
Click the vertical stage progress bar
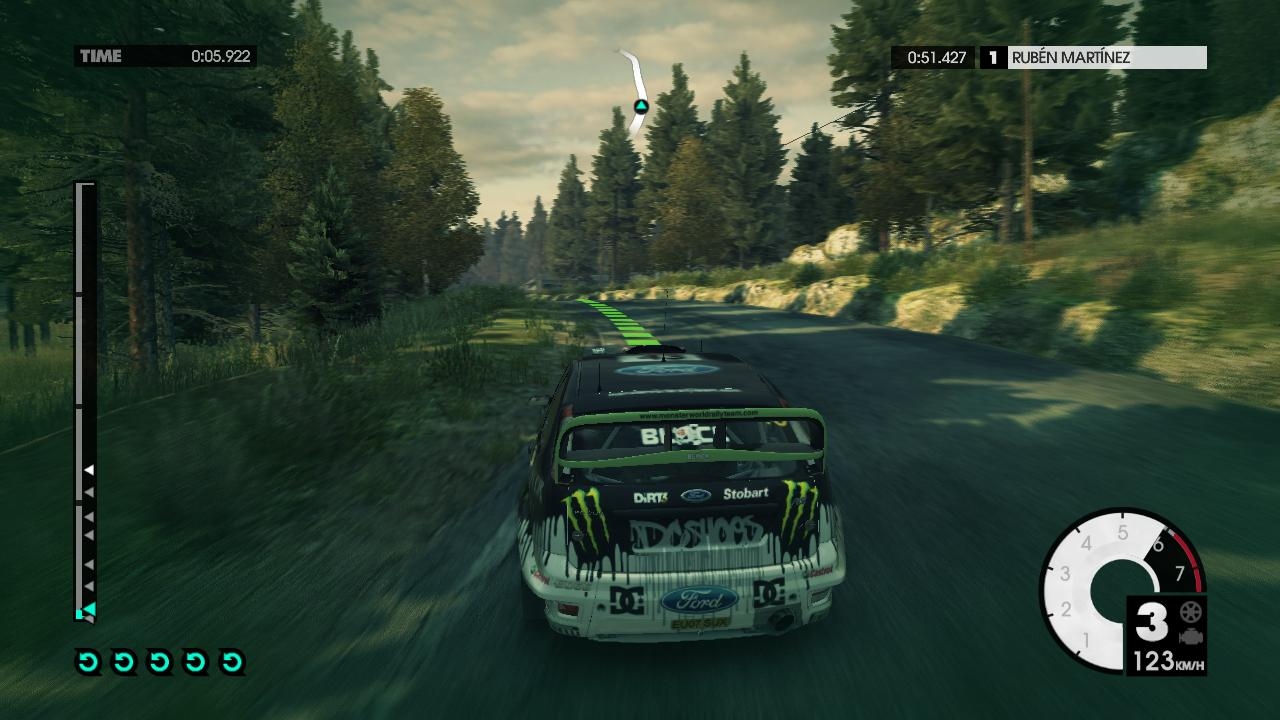tap(86, 400)
